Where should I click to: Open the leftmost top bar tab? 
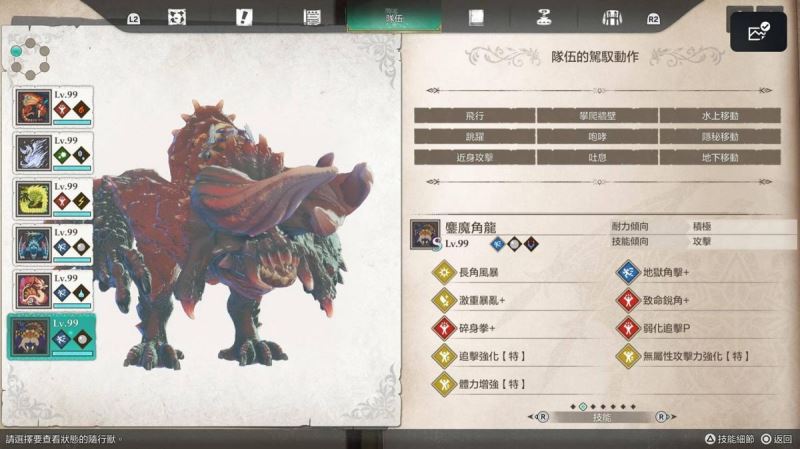(177, 17)
